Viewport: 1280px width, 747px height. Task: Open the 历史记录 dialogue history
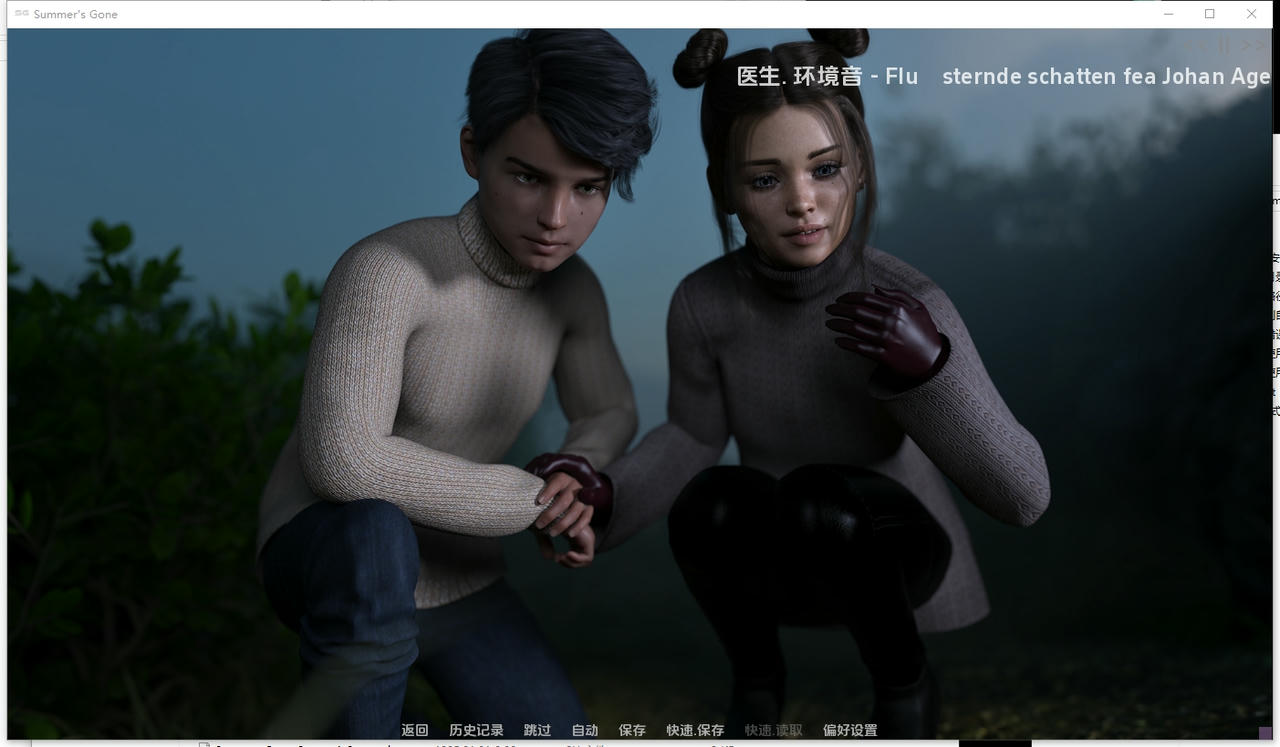pos(476,730)
